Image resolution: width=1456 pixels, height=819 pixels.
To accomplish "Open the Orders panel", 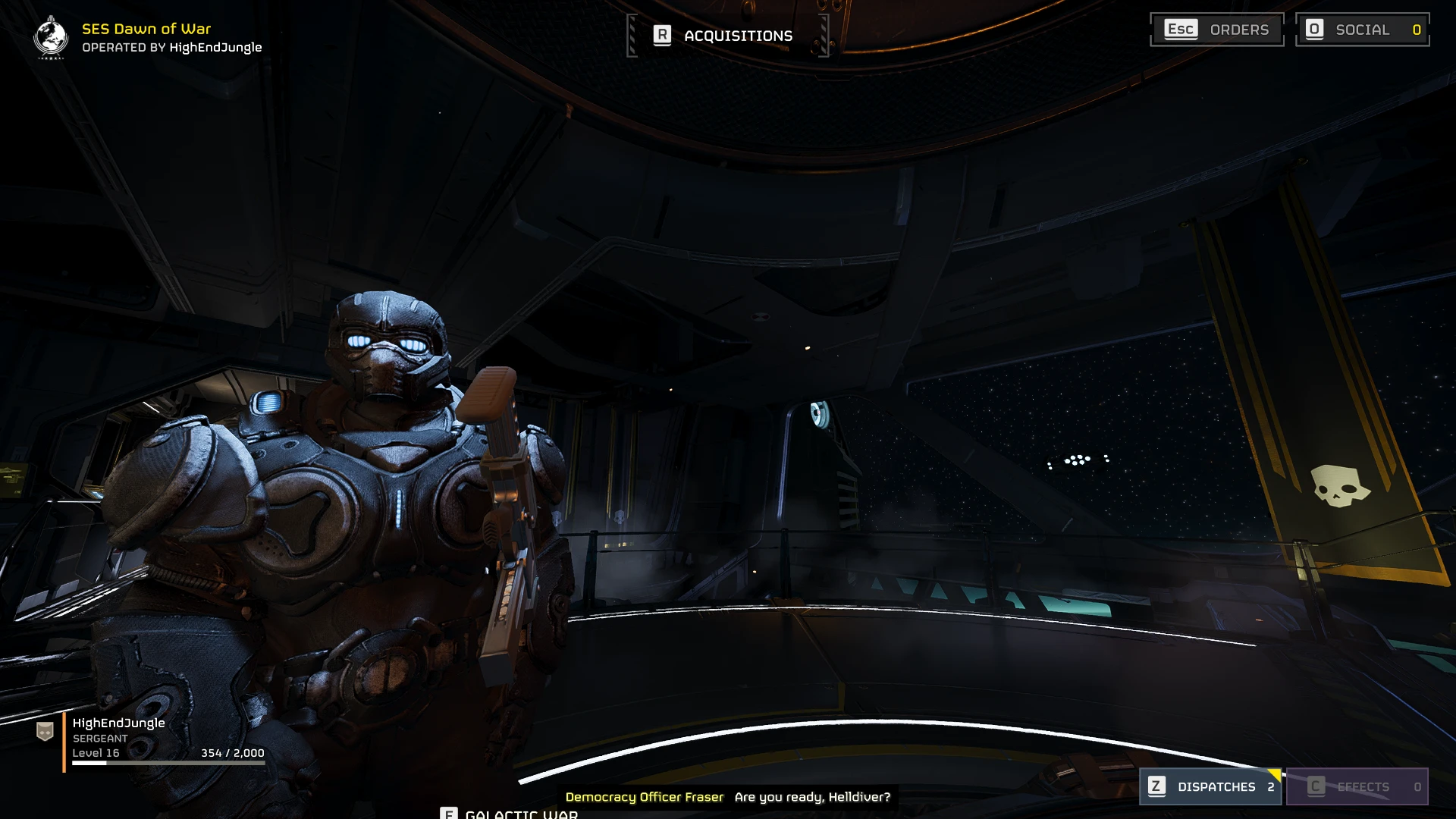I will click(1216, 30).
